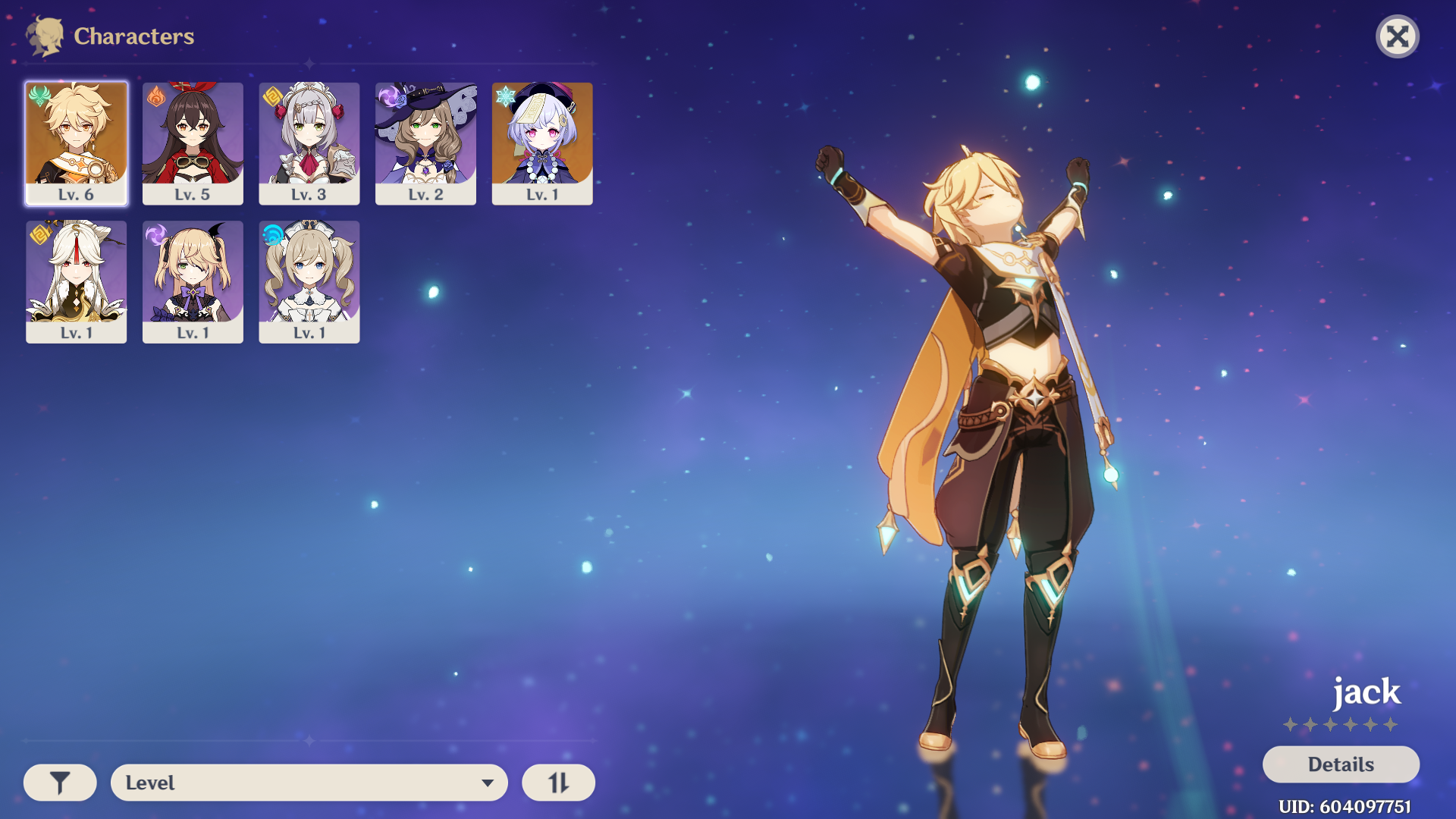This screenshot has height=819, width=1456.
Task: Toggle the sort order arrows button
Action: 558,783
